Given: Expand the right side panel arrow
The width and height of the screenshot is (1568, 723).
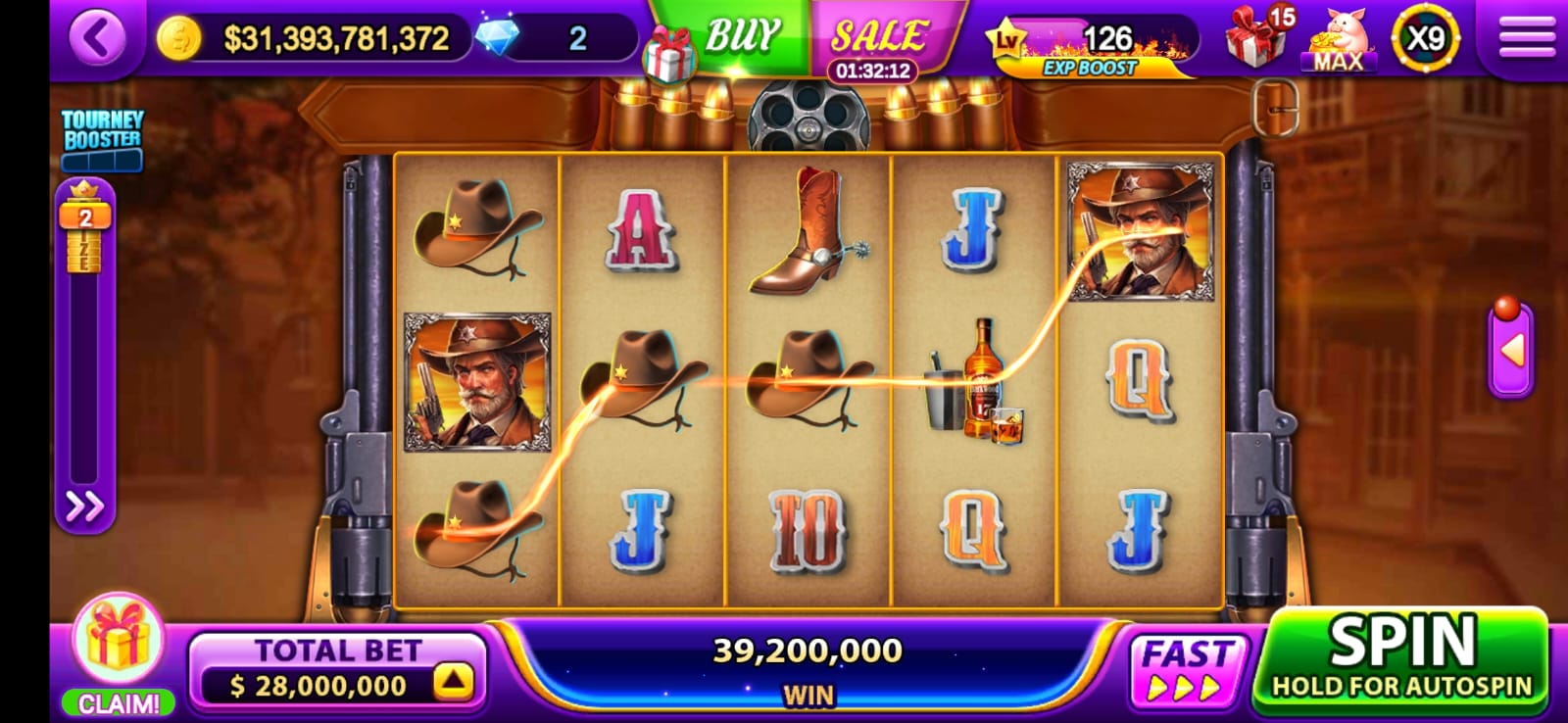Looking at the screenshot, I should click(x=1511, y=350).
